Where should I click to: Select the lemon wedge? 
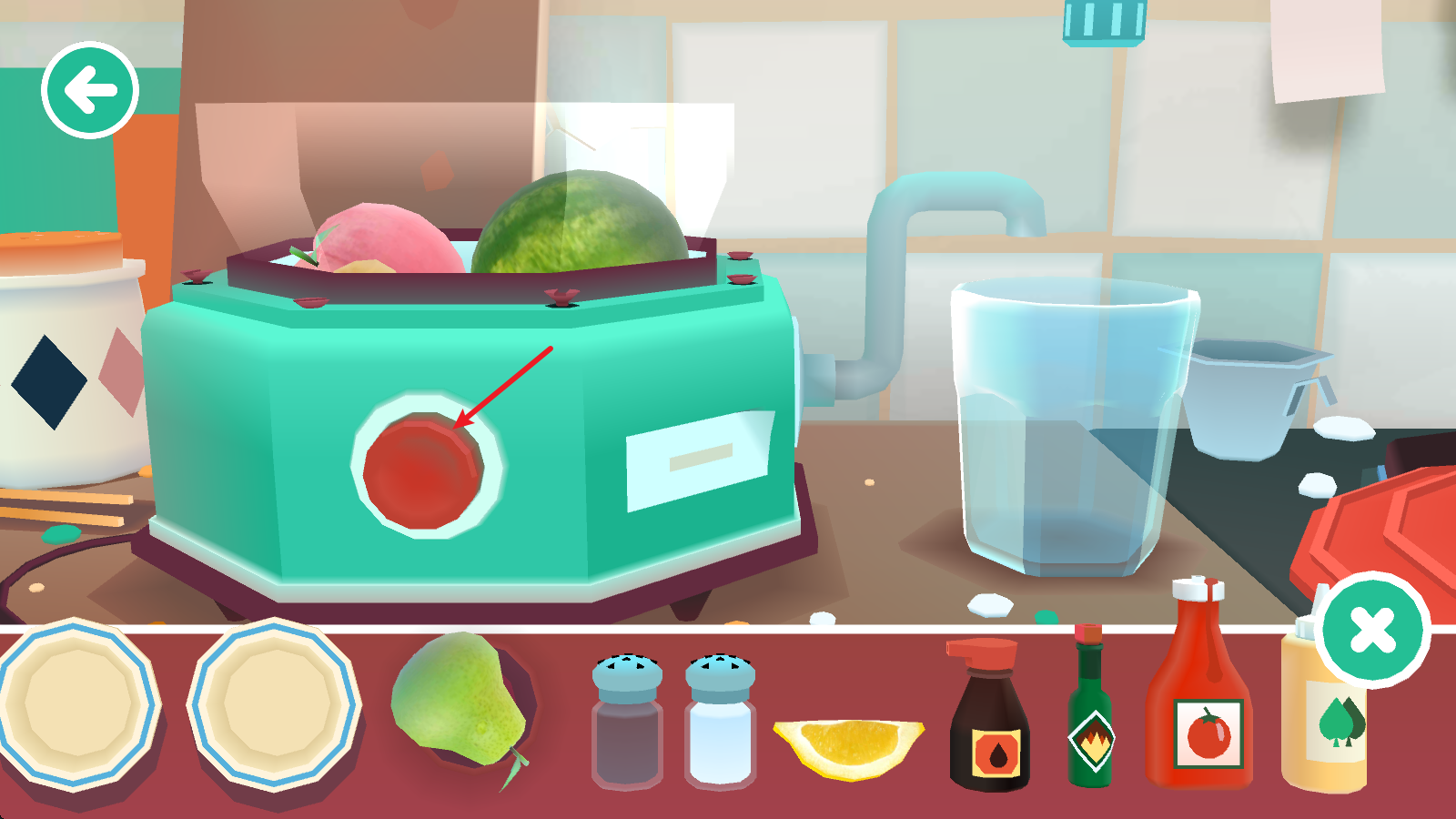pos(848,748)
